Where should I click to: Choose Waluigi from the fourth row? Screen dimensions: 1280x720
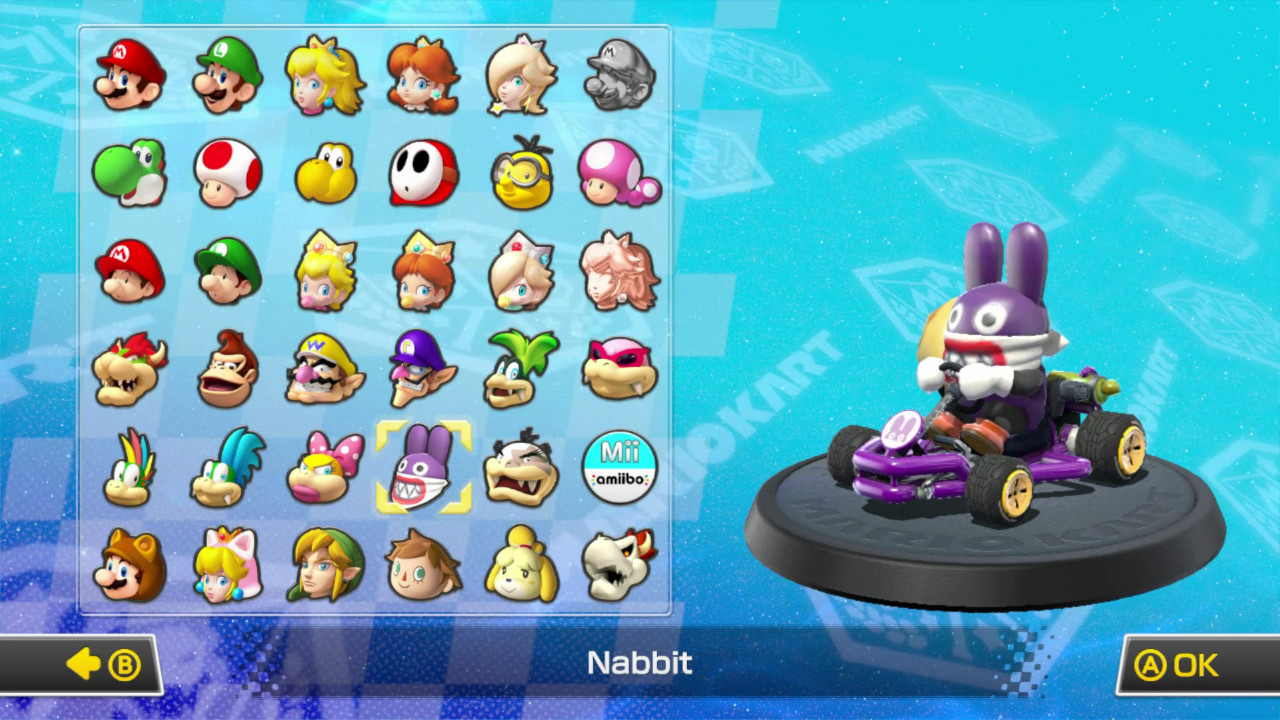420,366
